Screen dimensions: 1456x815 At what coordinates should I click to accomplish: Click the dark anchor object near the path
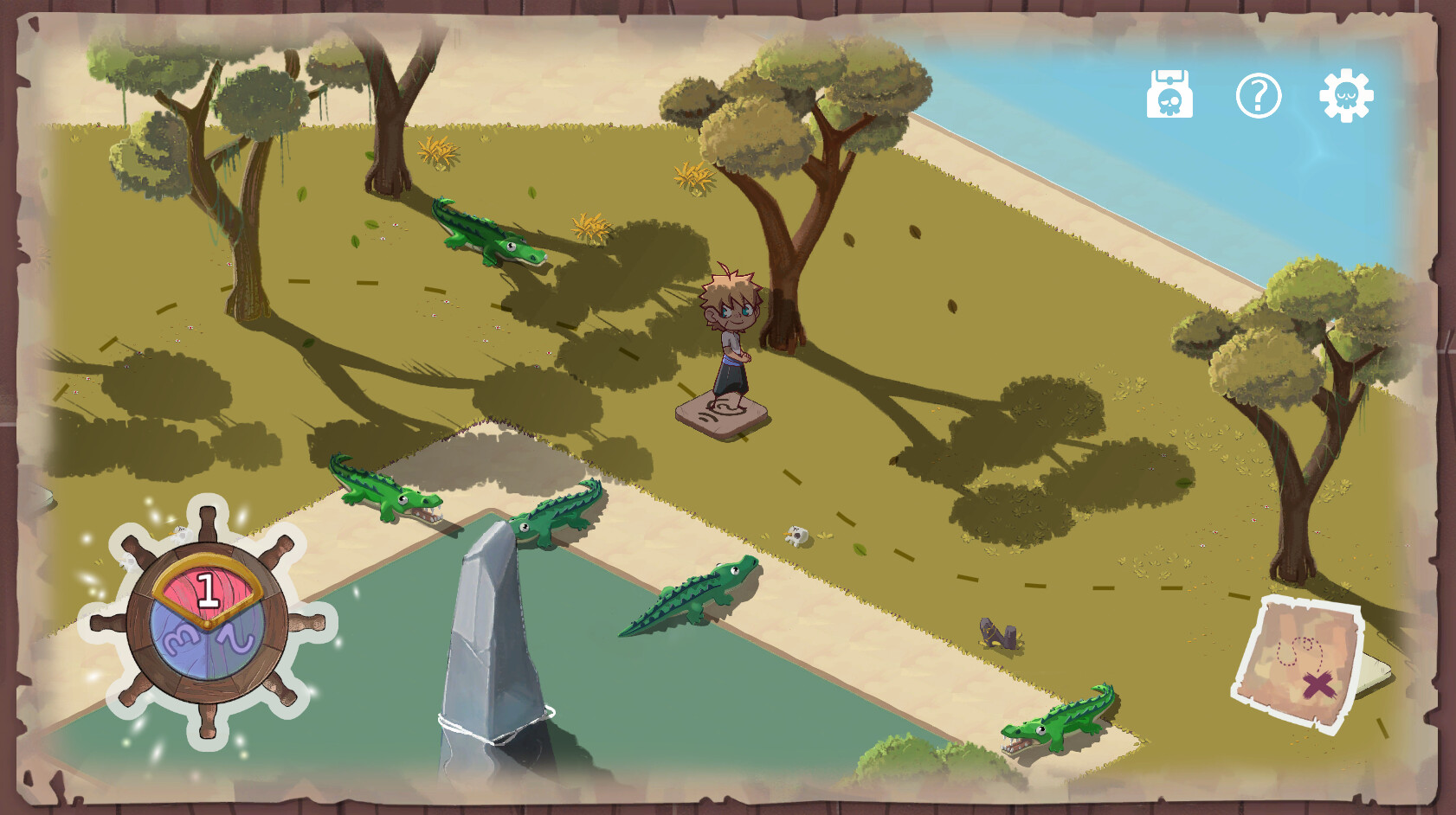(996, 634)
